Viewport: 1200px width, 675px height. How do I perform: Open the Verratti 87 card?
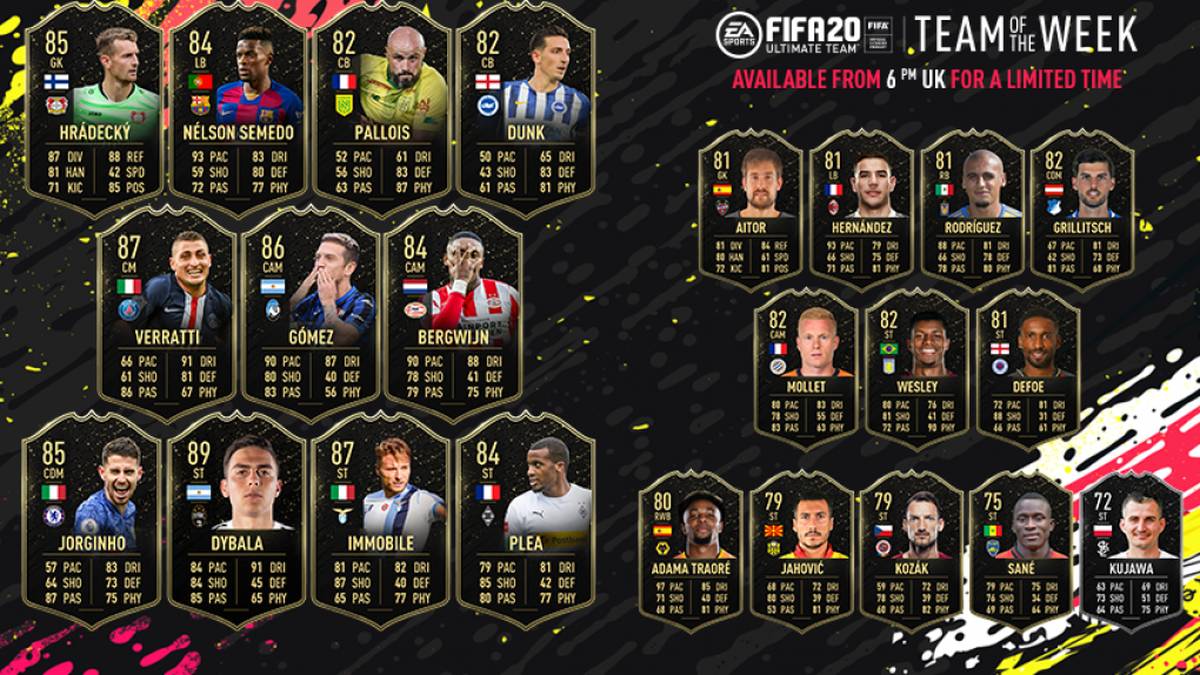[167, 312]
